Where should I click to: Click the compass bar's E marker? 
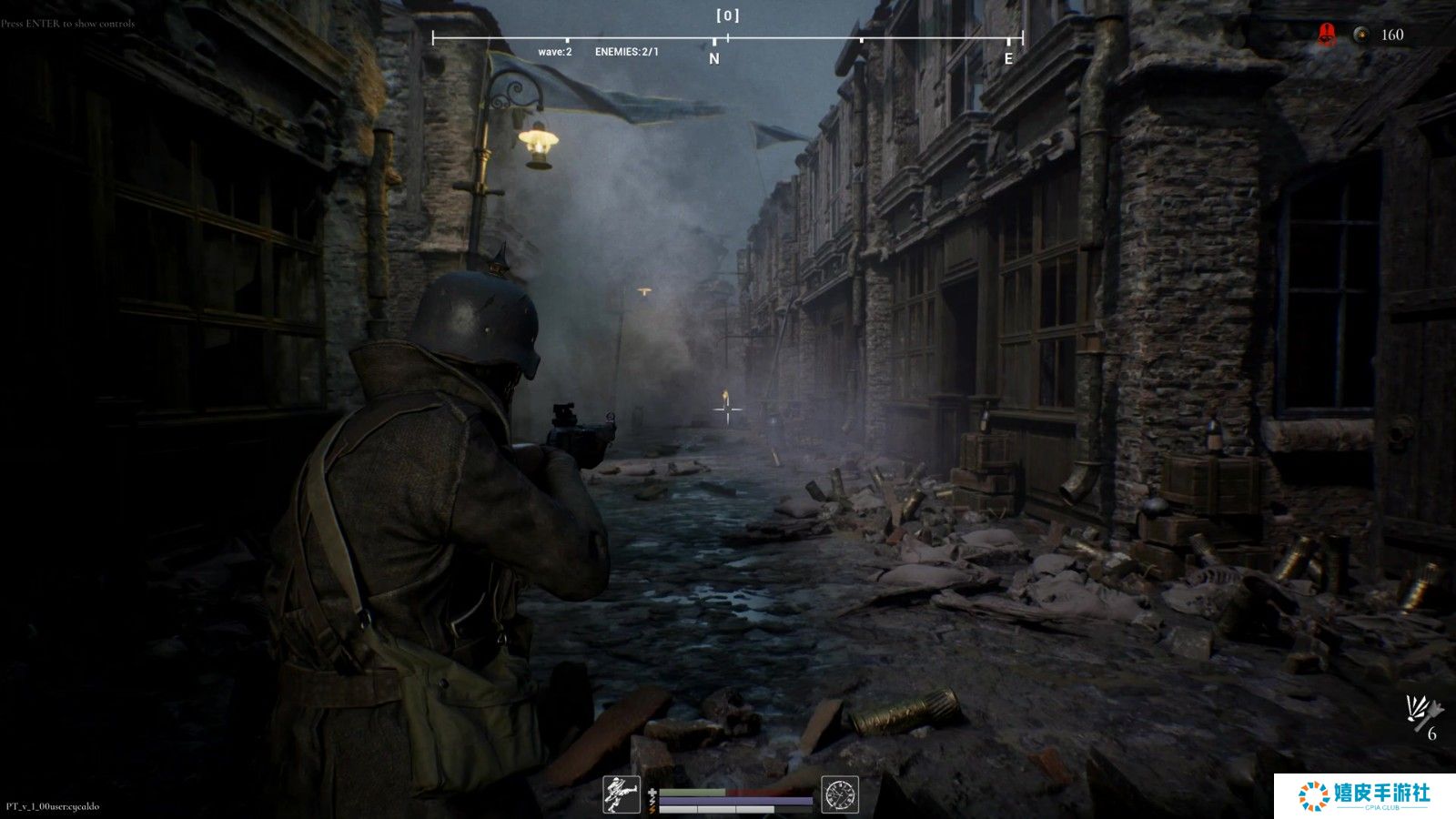pos(1008,58)
